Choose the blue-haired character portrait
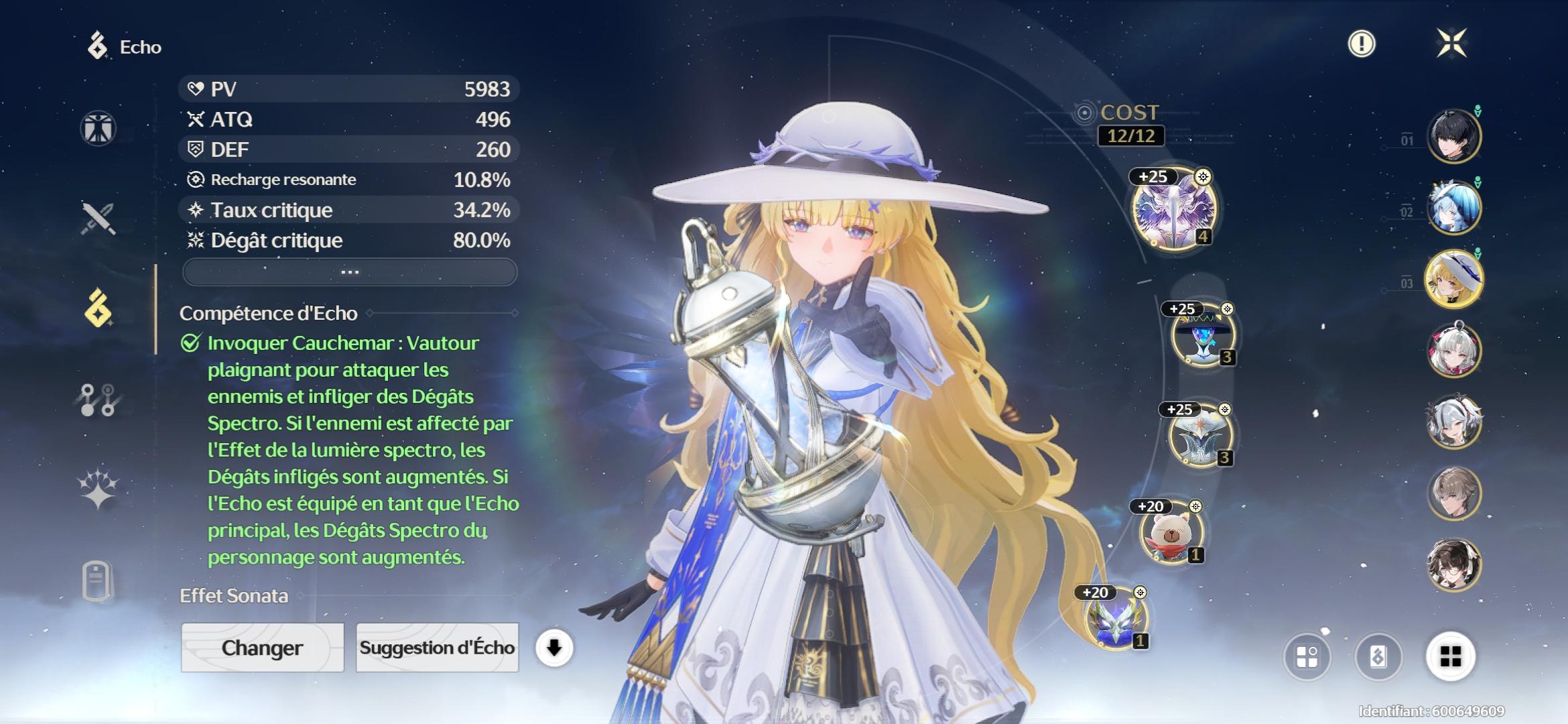Screen dimensions: 1568x724 coord(1453,207)
